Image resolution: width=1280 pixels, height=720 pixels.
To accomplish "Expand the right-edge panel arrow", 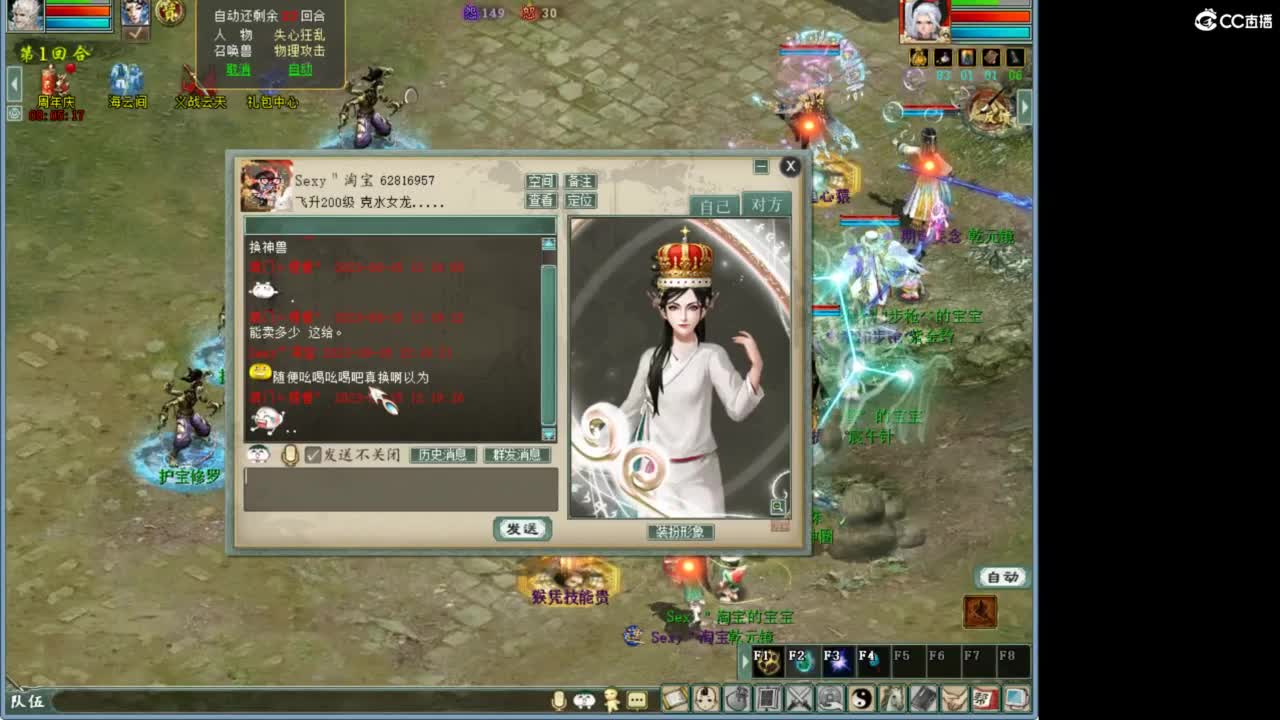I will click(x=1024, y=104).
